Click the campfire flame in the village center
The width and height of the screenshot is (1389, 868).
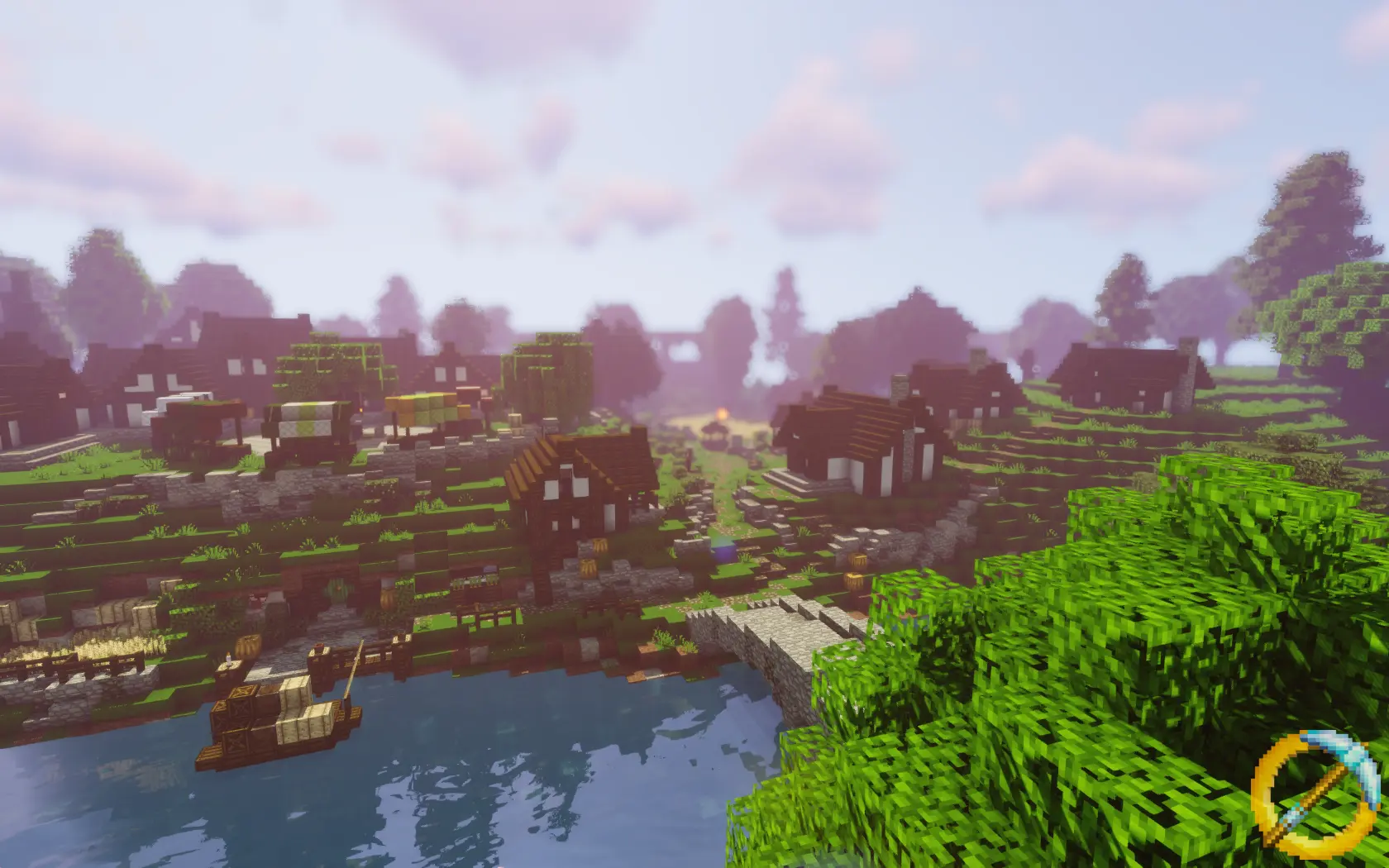(722, 412)
